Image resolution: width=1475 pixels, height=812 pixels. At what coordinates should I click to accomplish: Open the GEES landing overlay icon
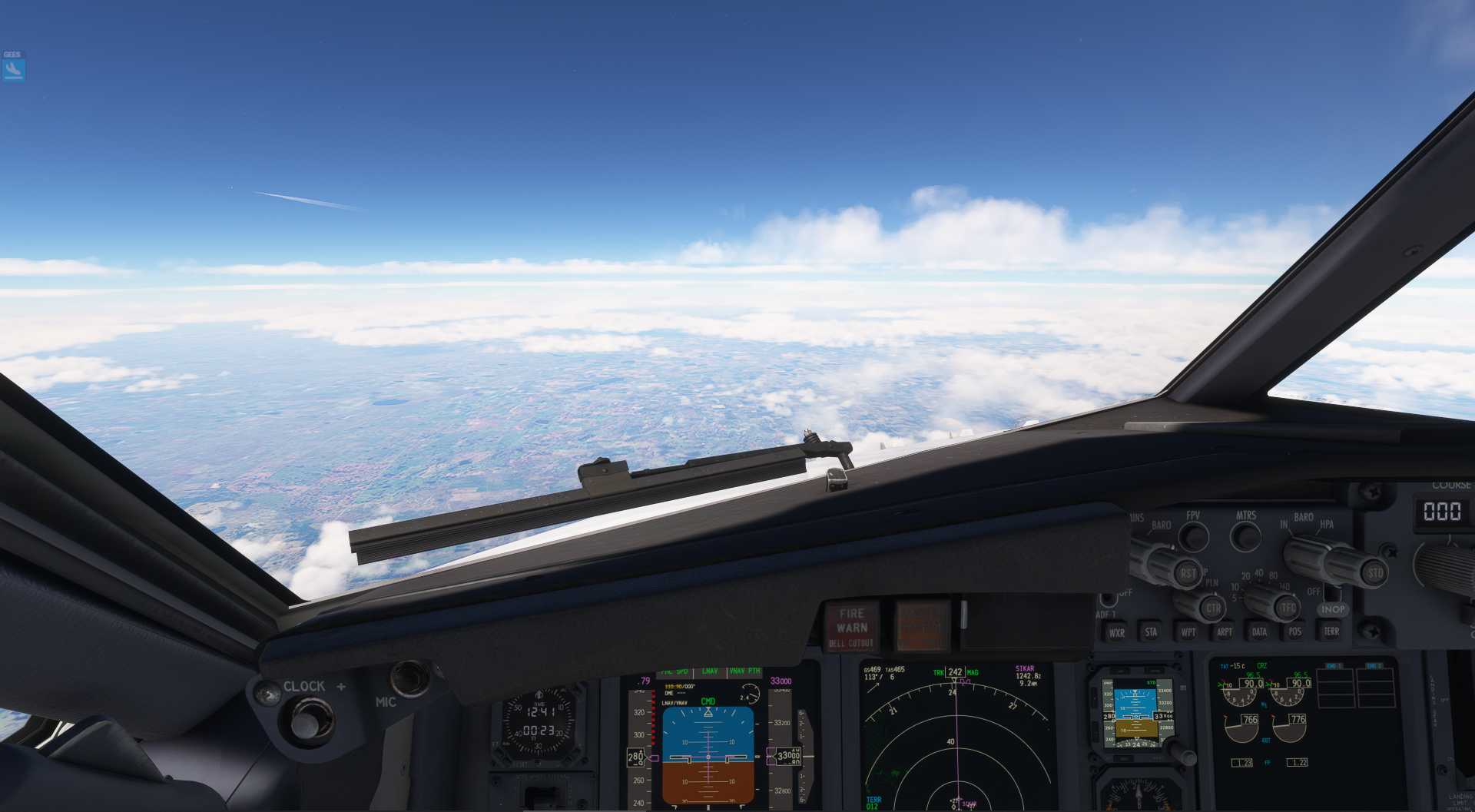13,69
